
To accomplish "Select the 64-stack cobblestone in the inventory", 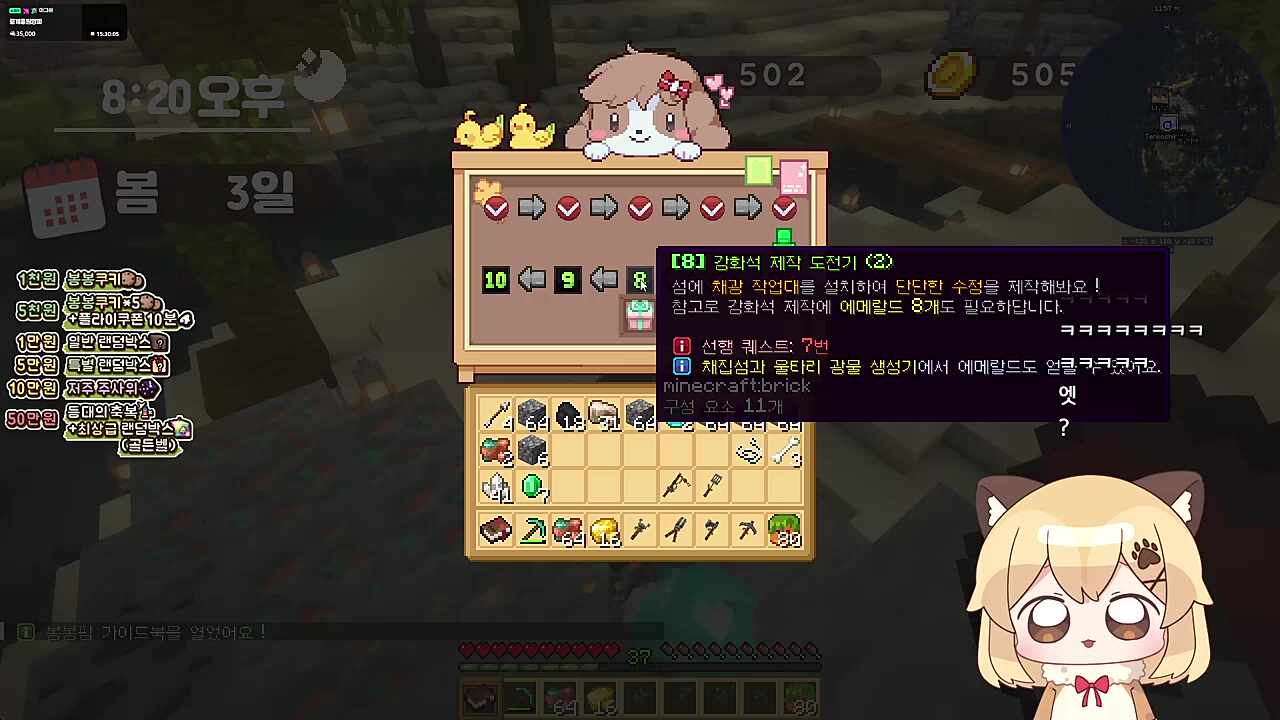I will 531,414.
